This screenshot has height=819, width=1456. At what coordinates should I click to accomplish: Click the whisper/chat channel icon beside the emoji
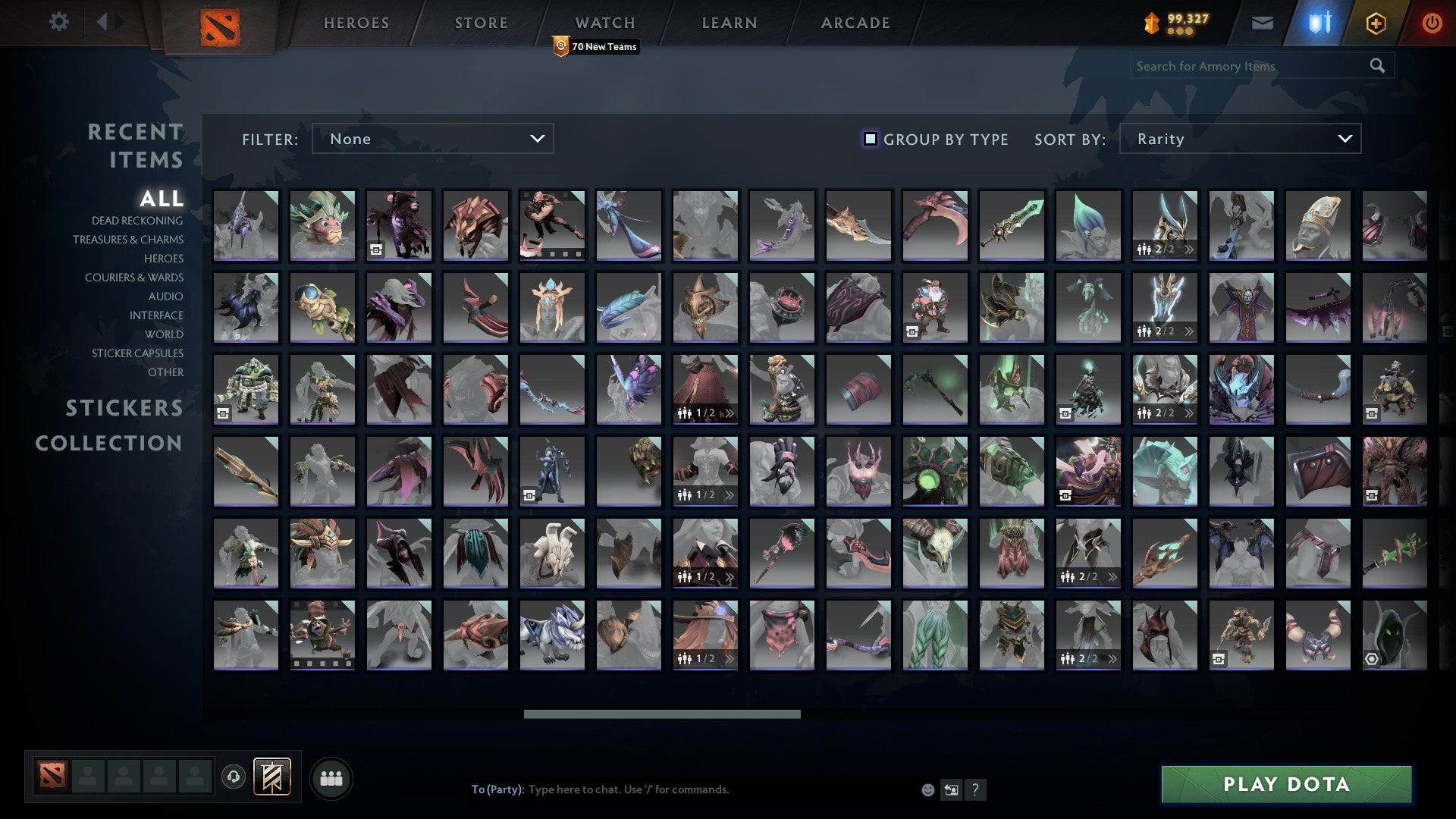(951, 789)
